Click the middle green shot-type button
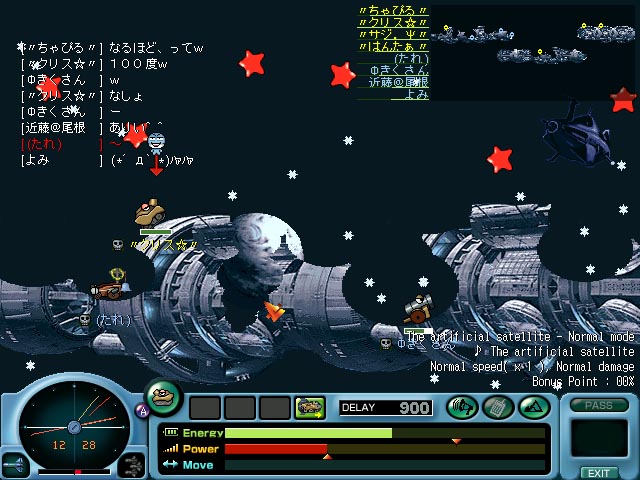The width and height of the screenshot is (640, 480). 497,407
